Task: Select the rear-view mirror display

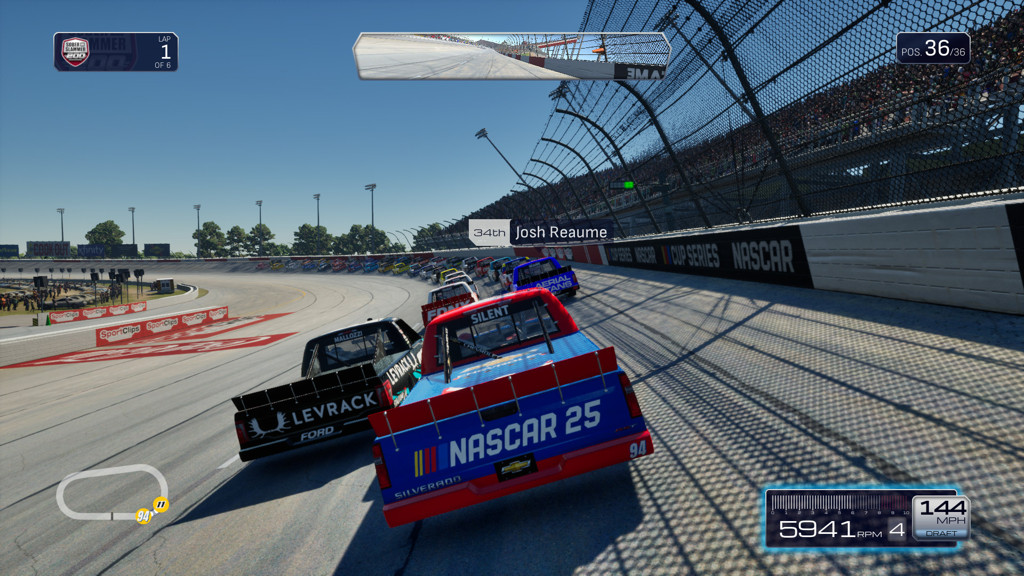Action: (x=511, y=56)
